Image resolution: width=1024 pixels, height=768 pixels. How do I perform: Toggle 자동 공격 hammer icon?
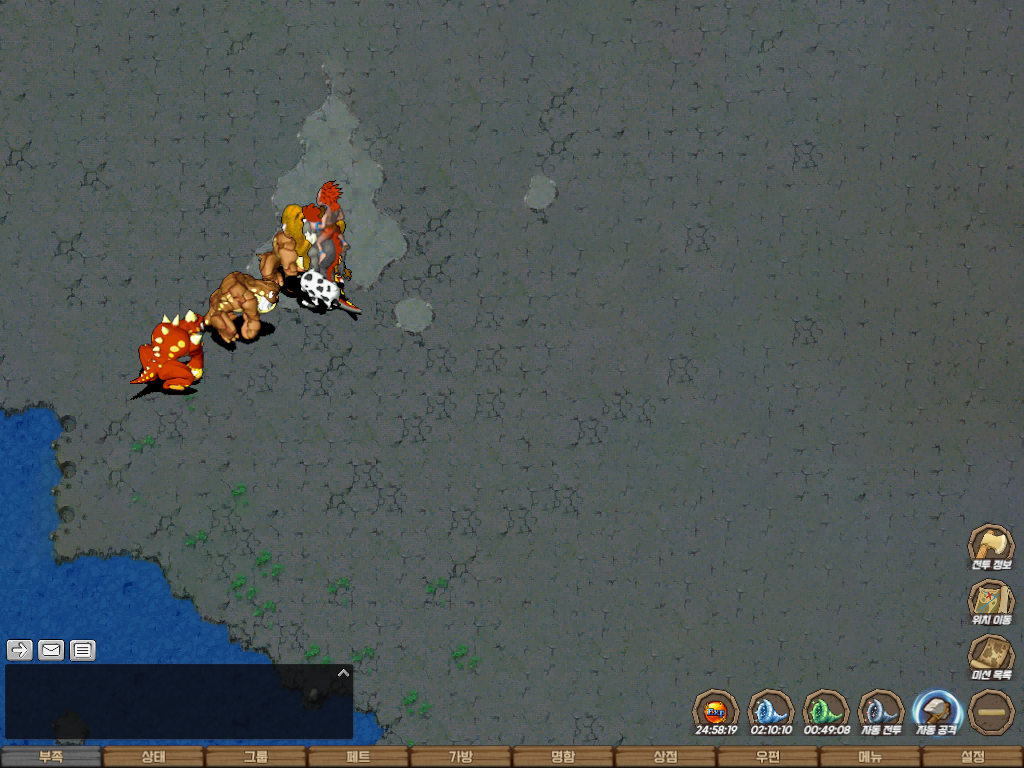click(937, 711)
